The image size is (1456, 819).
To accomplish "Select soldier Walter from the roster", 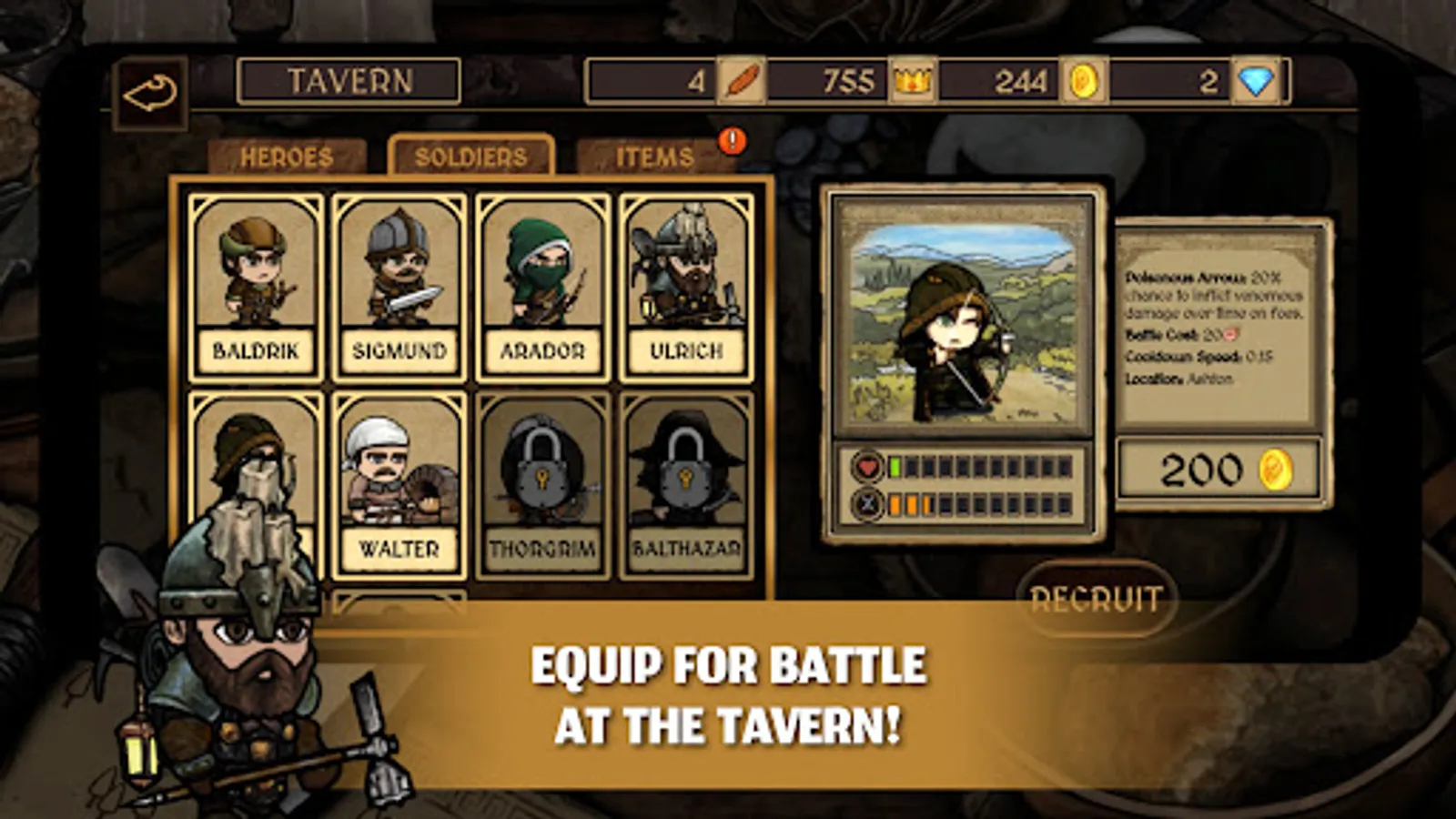I will [x=398, y=482].
